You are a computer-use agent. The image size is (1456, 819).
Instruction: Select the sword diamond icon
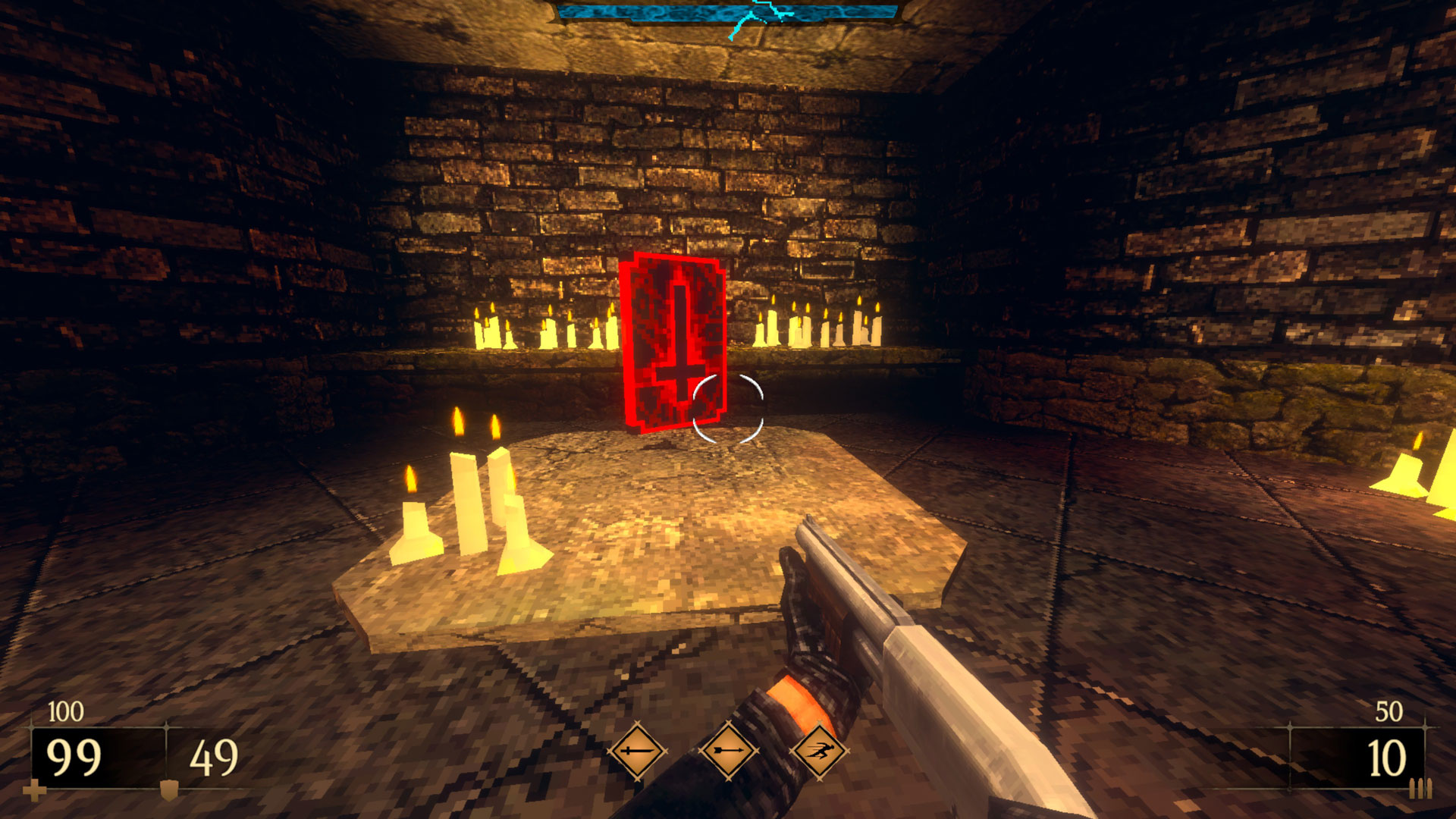(x=637, y=751)
